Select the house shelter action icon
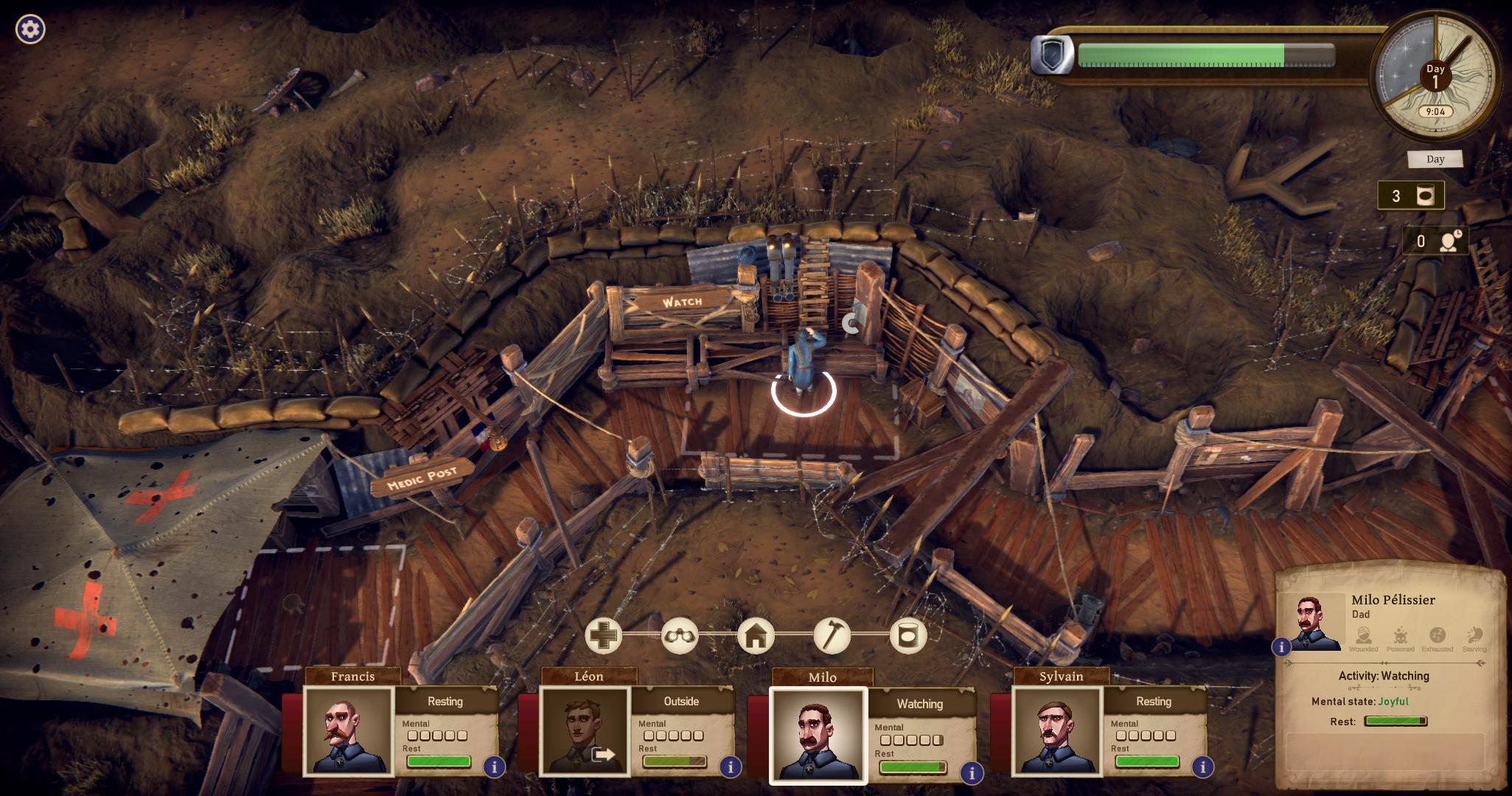 pyautogui.click(x=756, y=635)
